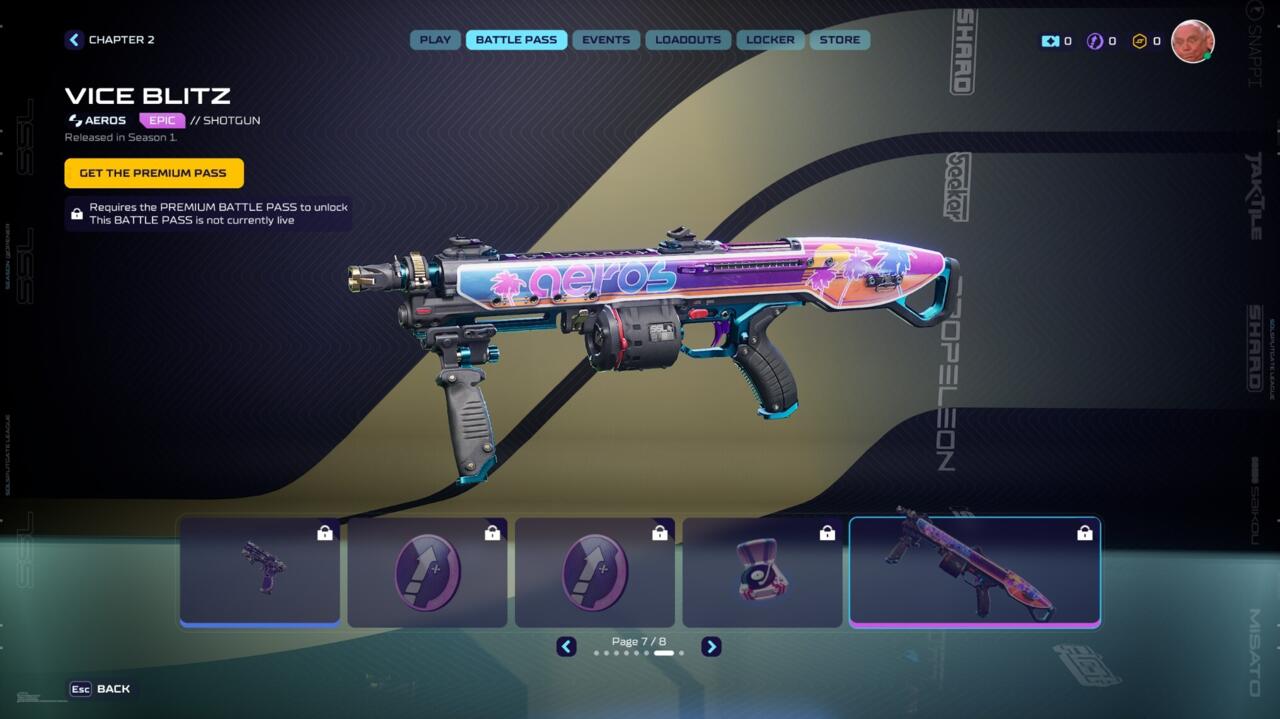Switch to the Loadouts tab
The image size is (1280, 719).
[688, 40]
